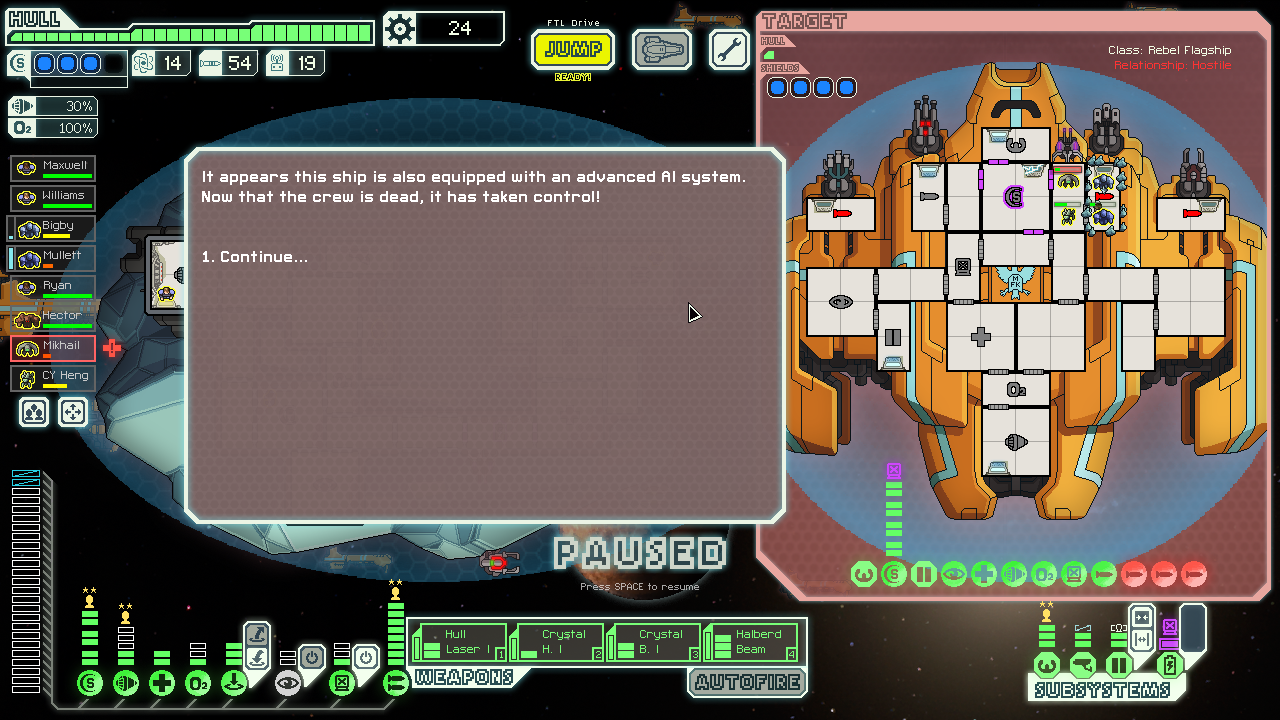Viewport: 1280px width, 720px height.
Task: Click the medbay system power icon
Action: [x=162, y=683]
